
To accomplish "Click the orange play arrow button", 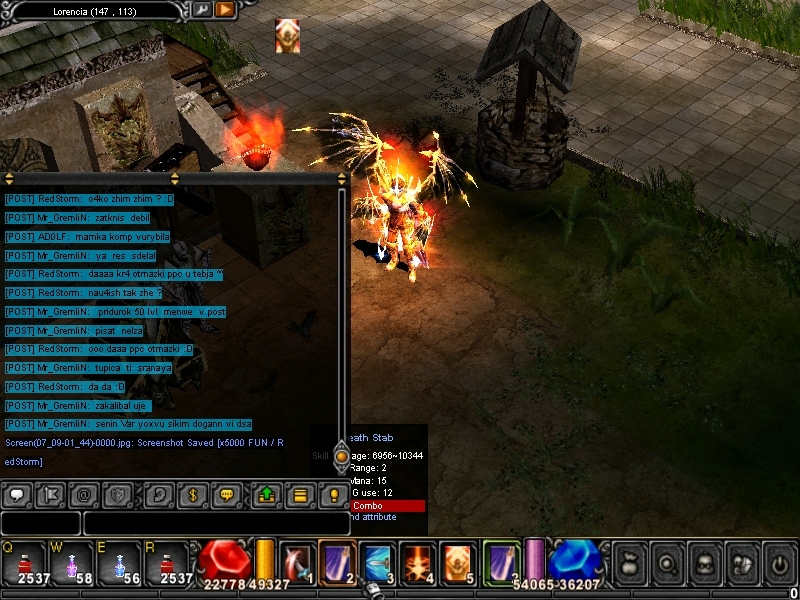I will tap(225, 10).
